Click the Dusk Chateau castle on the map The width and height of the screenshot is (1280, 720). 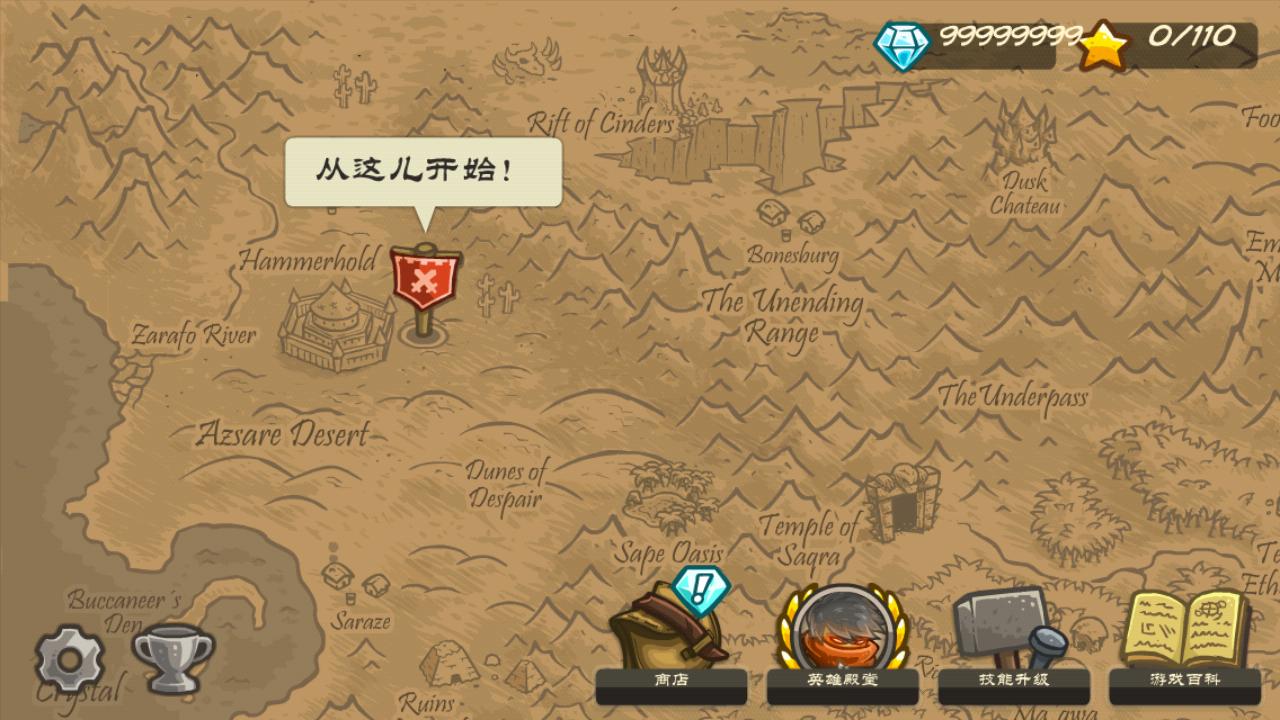(x=1027, y=135)
